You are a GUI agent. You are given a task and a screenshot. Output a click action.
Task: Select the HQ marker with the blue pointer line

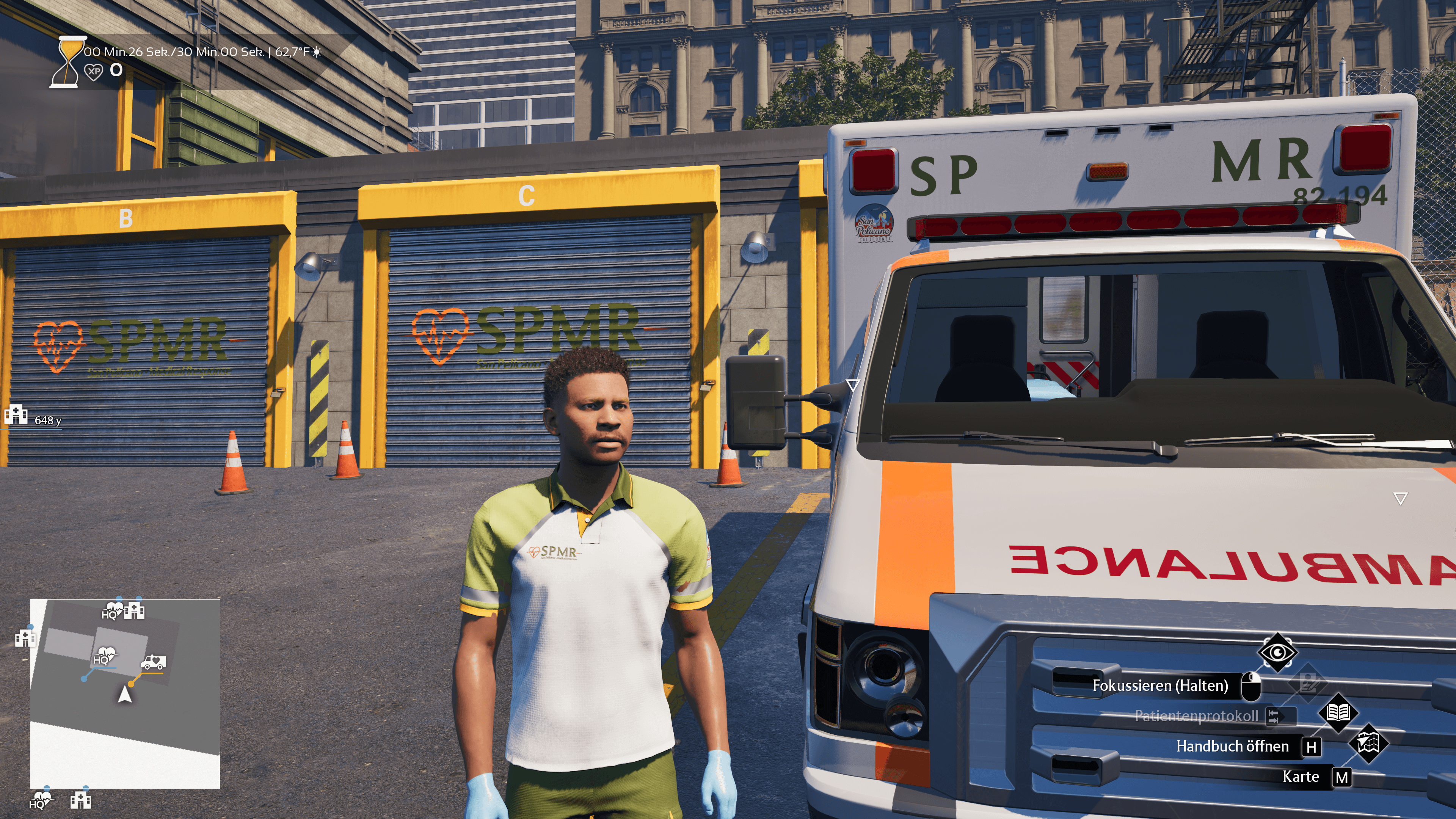pyautogui.click(x=104, y=656)
